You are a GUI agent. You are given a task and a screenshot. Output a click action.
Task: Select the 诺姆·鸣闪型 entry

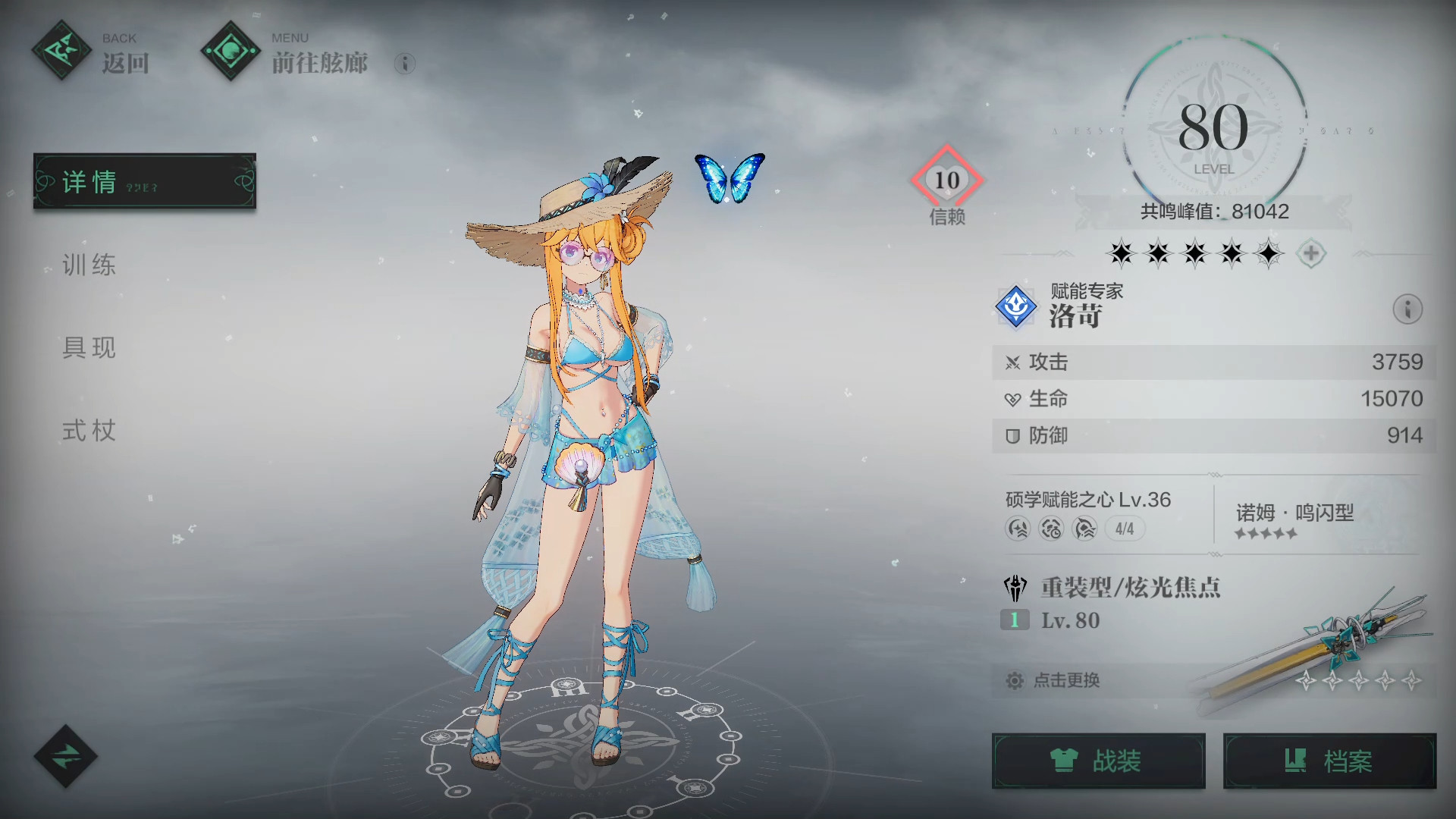tap(1294, 521)
